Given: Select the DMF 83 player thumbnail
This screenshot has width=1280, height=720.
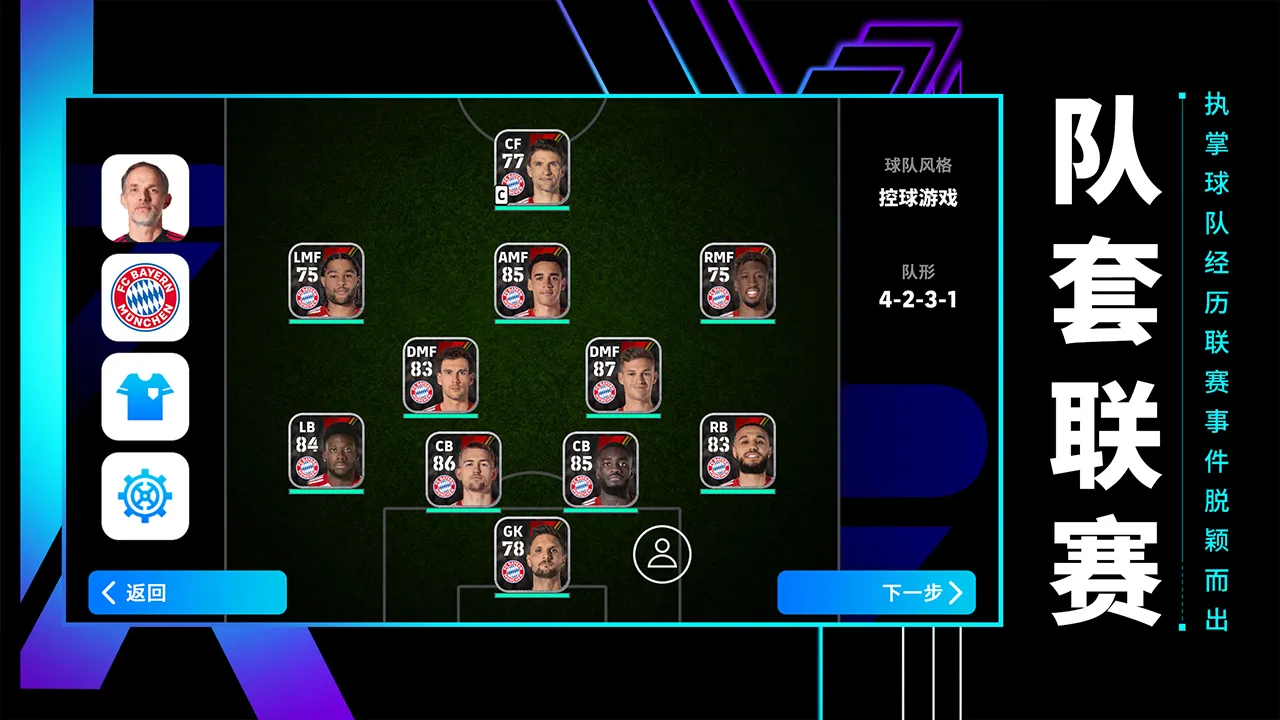Looking at the screenshot, I should pos(443,376).
